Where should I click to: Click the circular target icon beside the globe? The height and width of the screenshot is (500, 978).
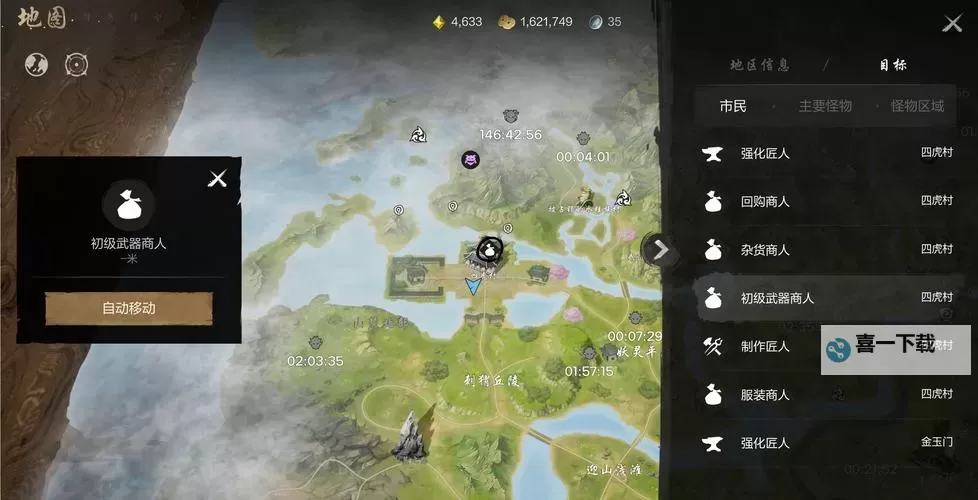click(x=76, y=65)
